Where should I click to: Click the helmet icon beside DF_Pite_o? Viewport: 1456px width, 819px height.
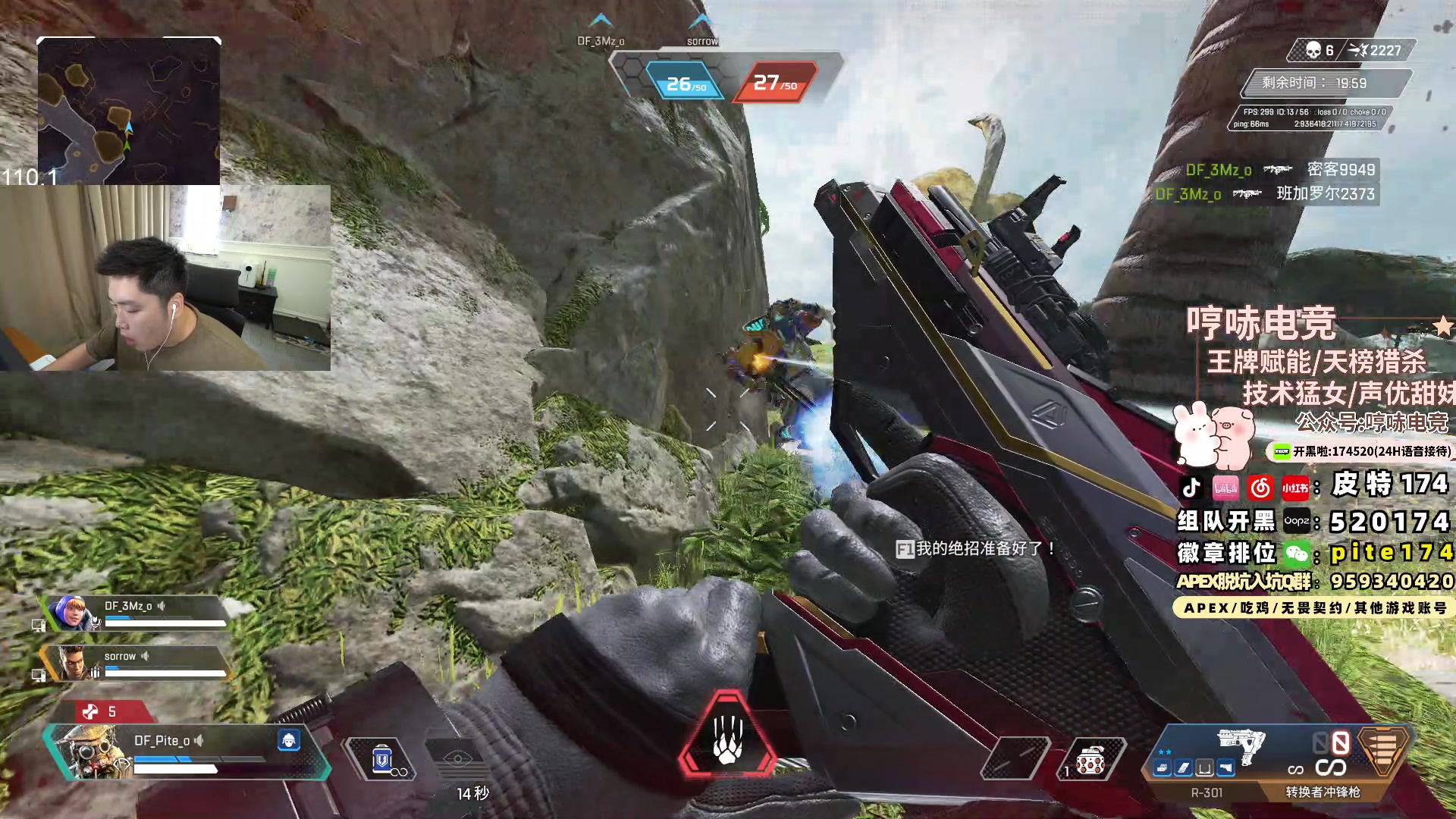tap(288, 740)
